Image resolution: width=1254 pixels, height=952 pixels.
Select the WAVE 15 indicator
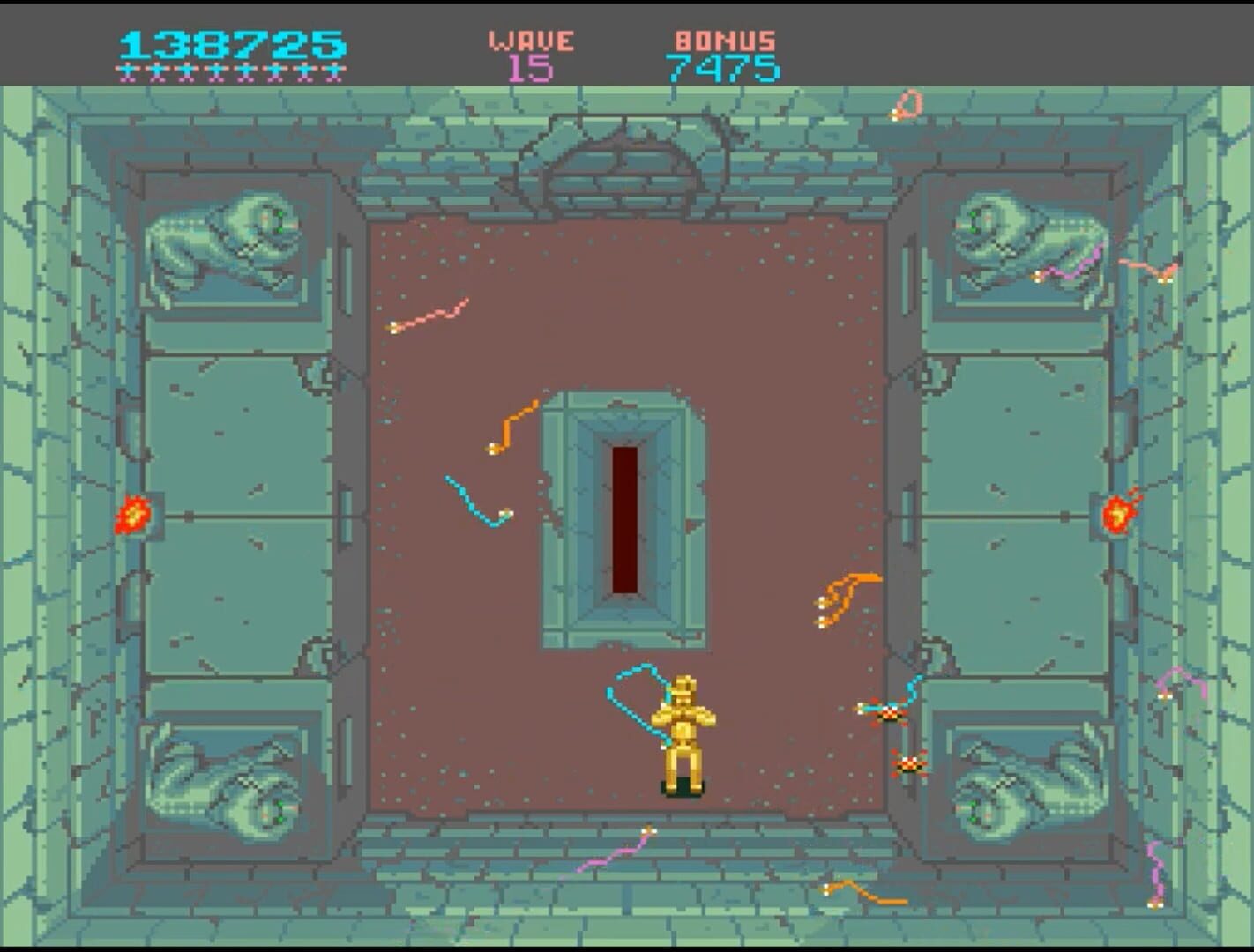(529, 53)
